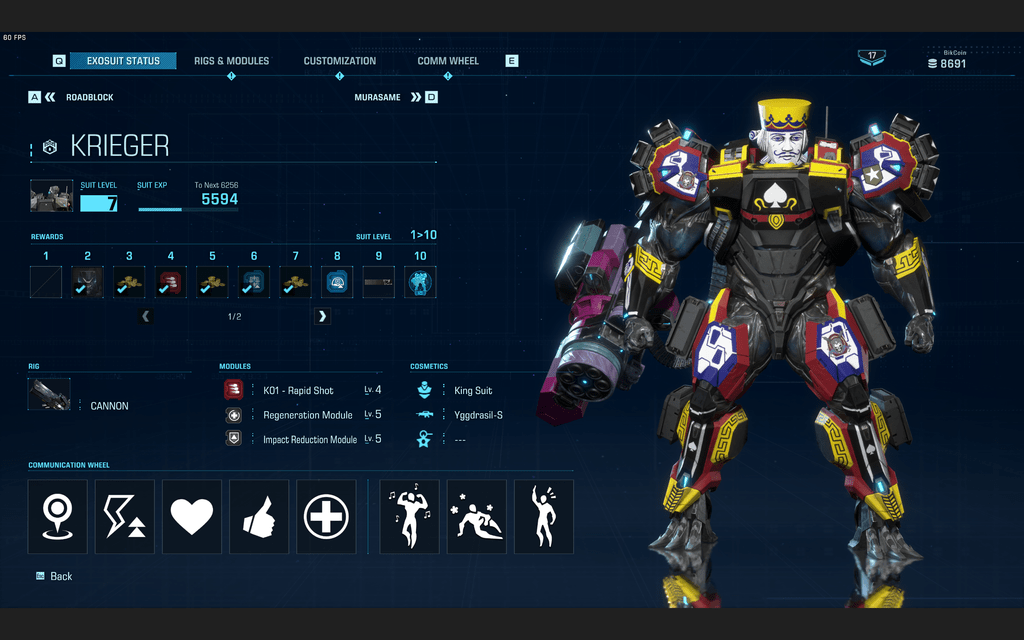Open the Rigs & Modules tab
The height and width of the screenshot is (640, 1024).
(x=231, y=61)
